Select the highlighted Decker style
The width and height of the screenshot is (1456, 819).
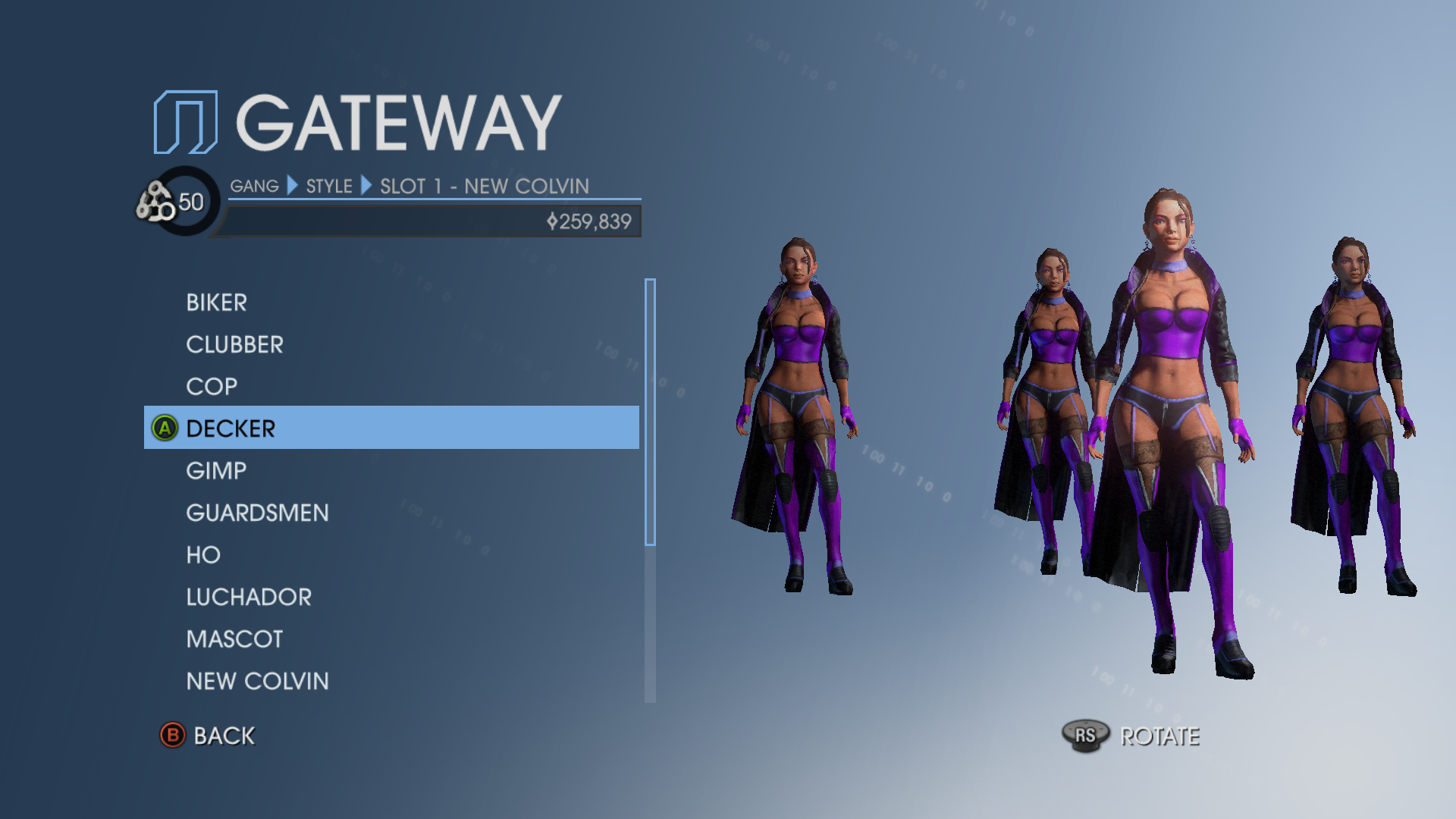(231, 428)
